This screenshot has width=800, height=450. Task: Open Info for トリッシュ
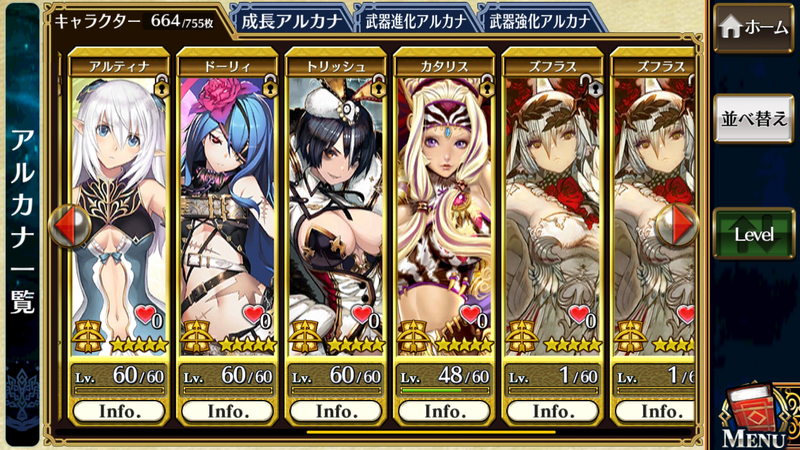[x=336, y=411]
